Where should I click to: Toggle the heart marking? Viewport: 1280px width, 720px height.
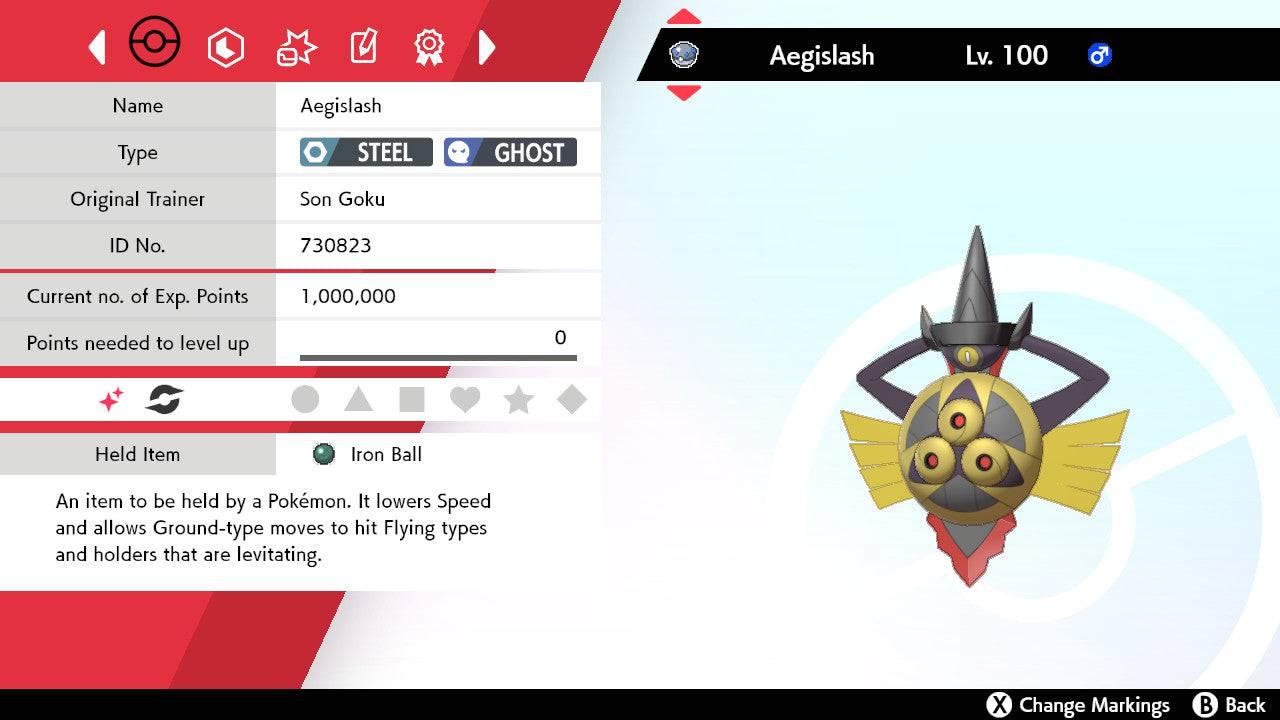[x=465, y=400]
